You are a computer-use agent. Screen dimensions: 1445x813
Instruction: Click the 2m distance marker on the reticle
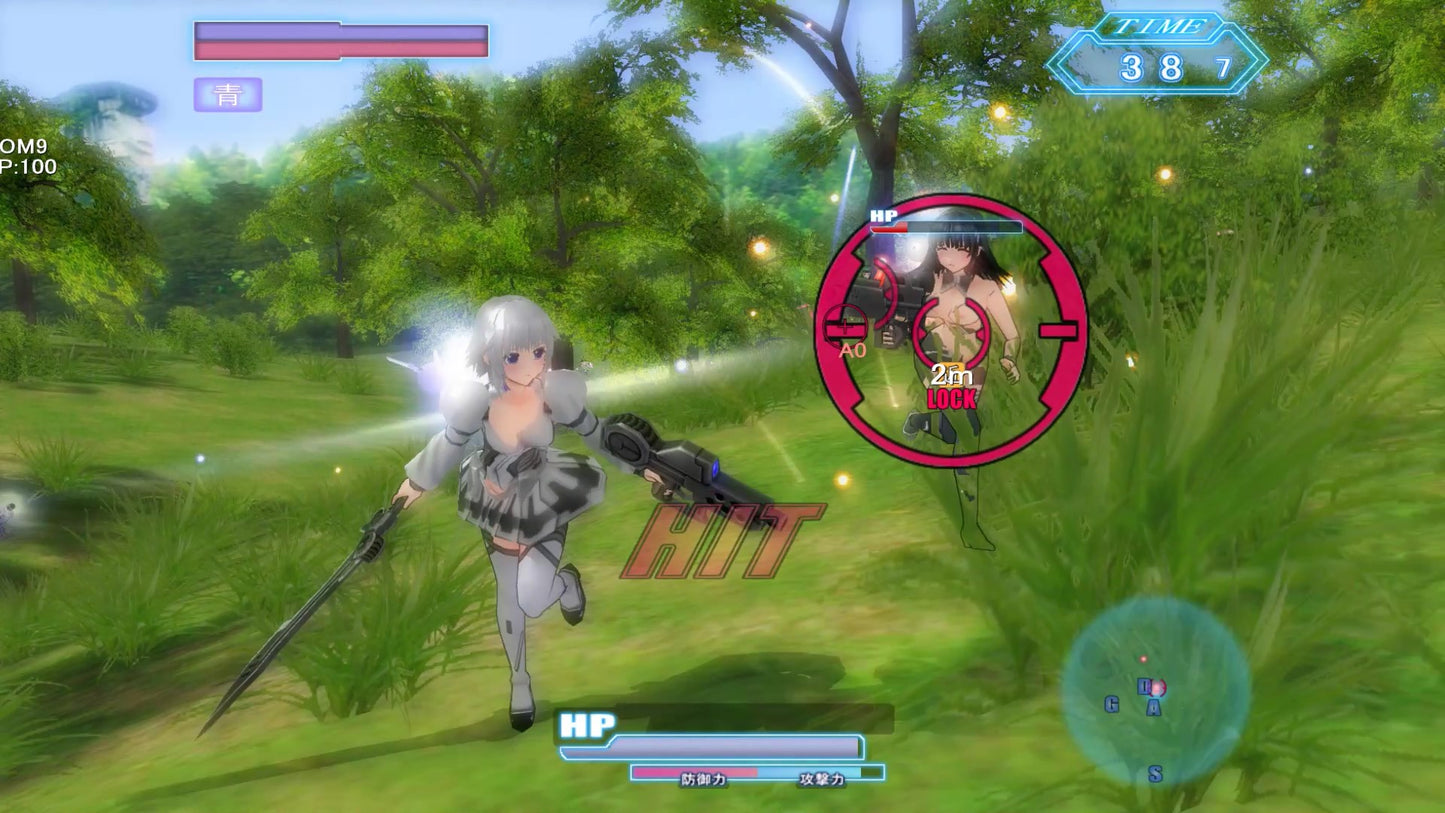[949, 375]
